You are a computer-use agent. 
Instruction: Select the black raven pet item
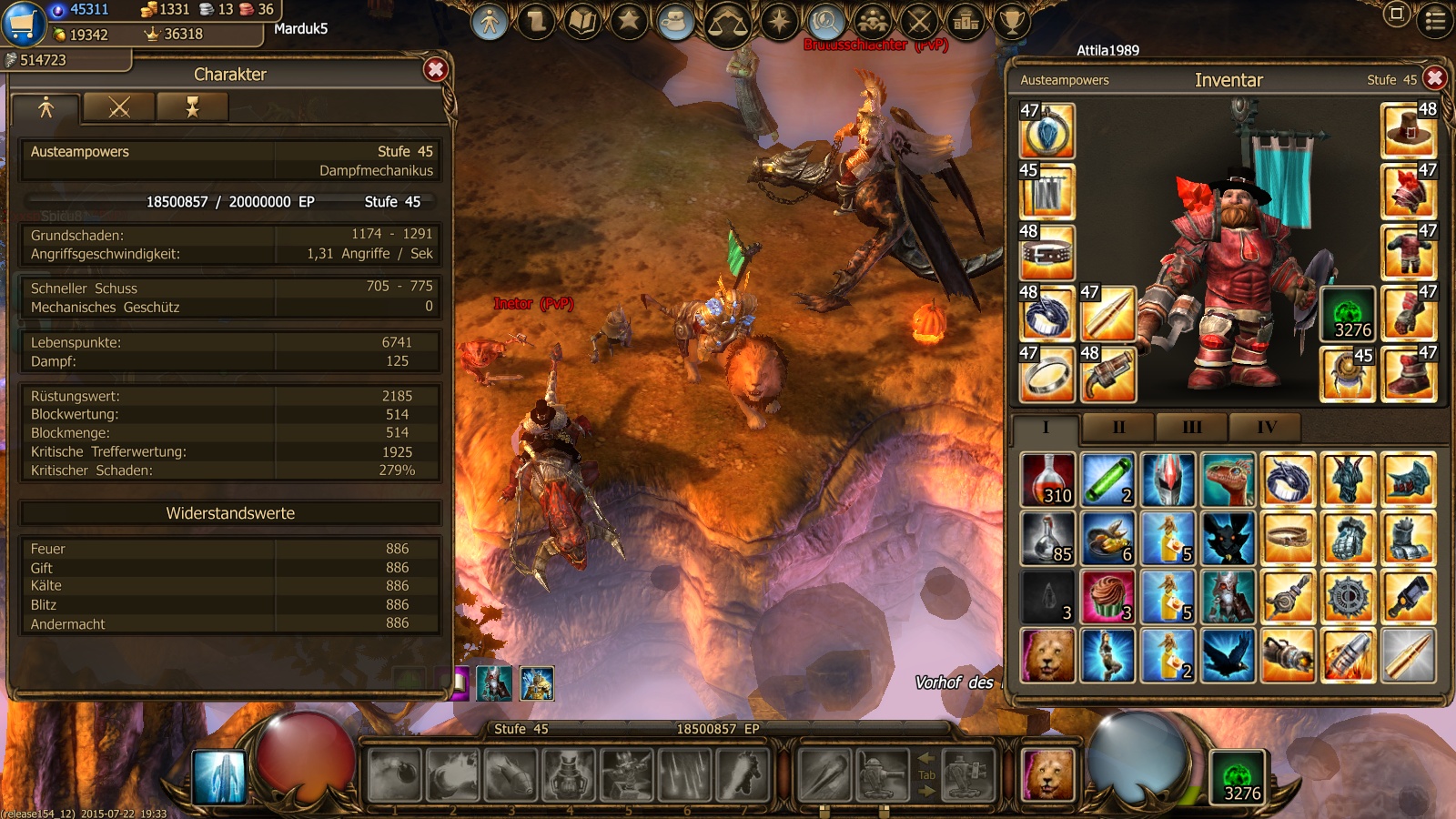(x=1228, y=655)
